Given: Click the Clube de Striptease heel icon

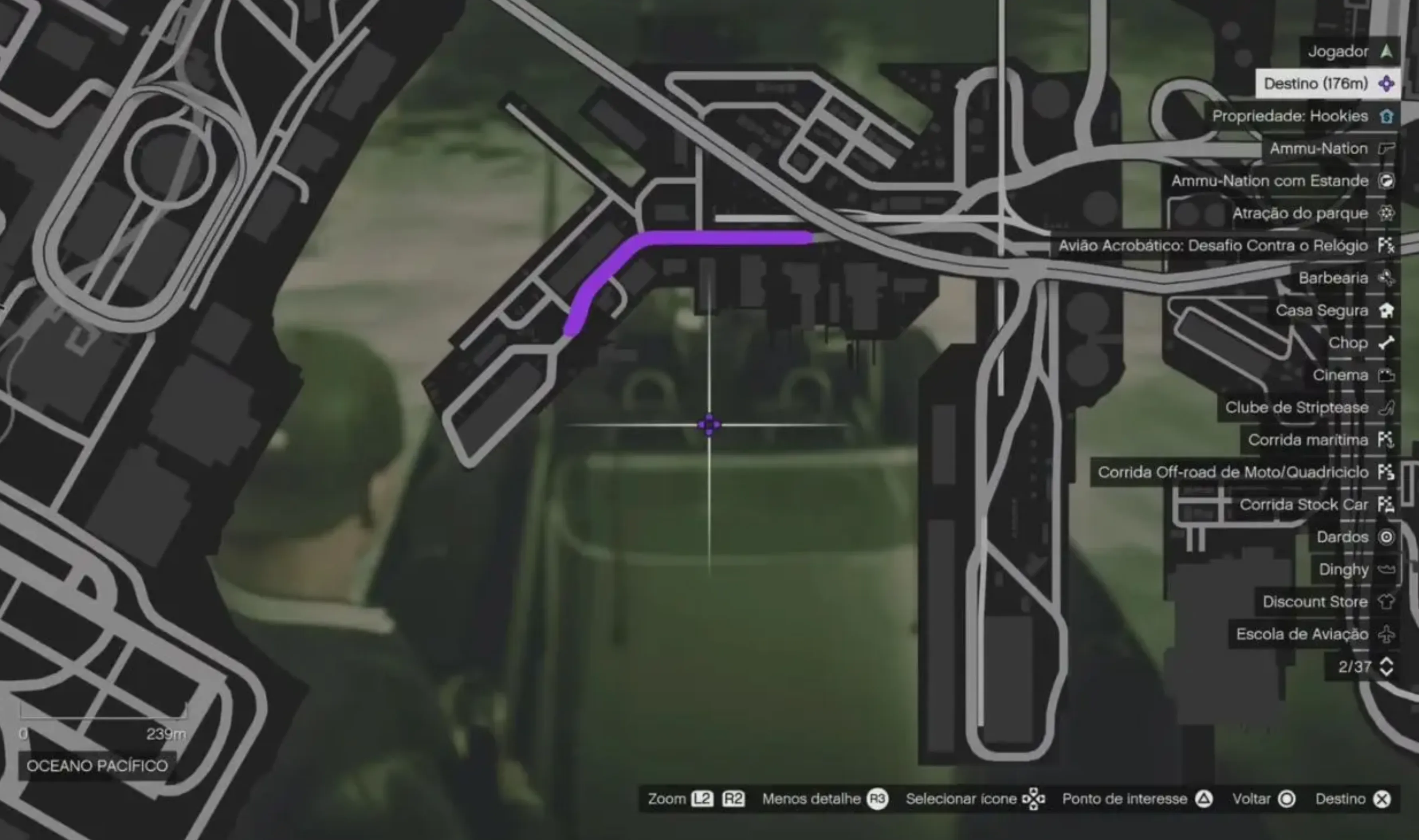Looking at the screenshot, I should pos(1386,408).
